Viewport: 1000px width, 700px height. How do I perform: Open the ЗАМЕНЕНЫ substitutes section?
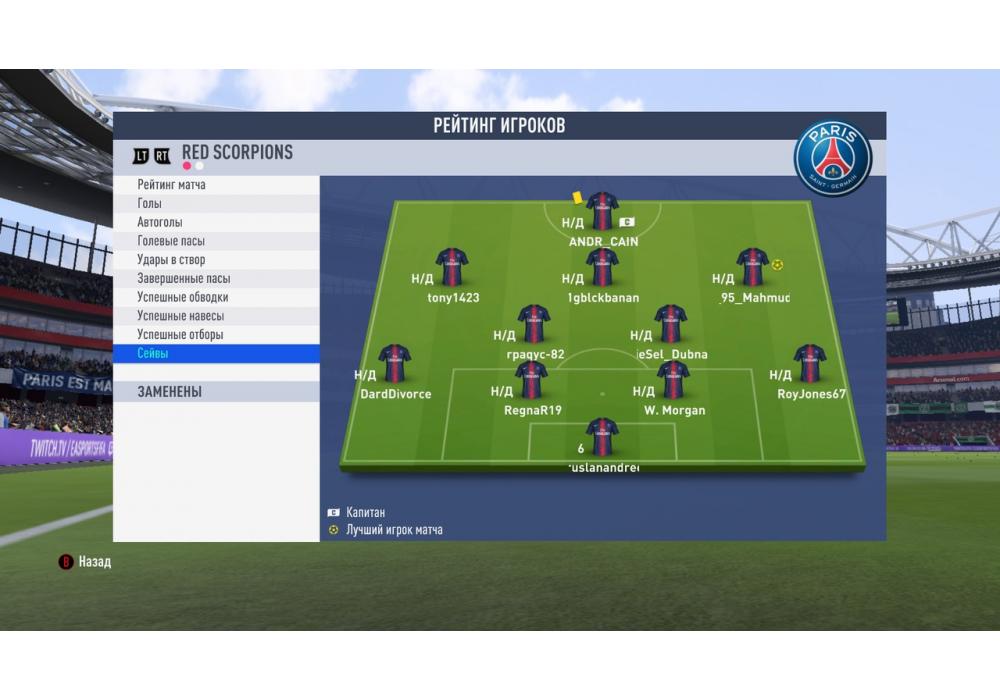click(x=216, y=392)
